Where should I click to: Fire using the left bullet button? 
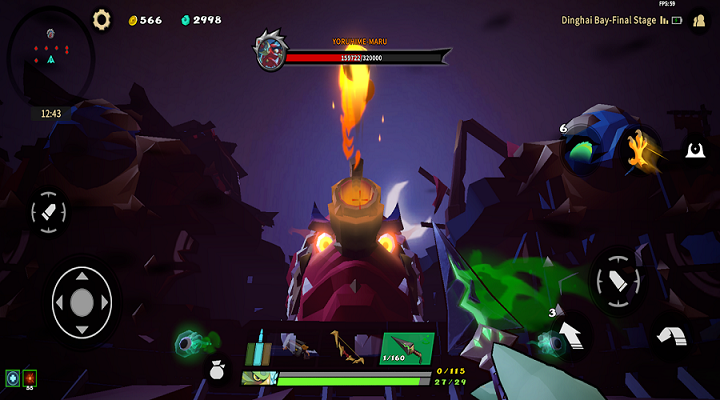[x=49, y=212]
